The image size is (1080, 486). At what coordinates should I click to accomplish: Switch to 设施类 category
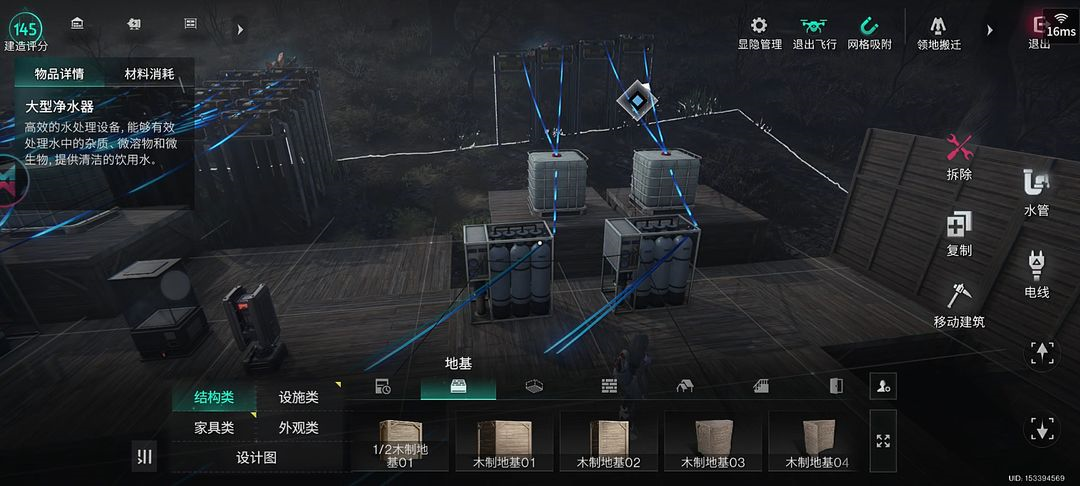click(x=299, y=397)
